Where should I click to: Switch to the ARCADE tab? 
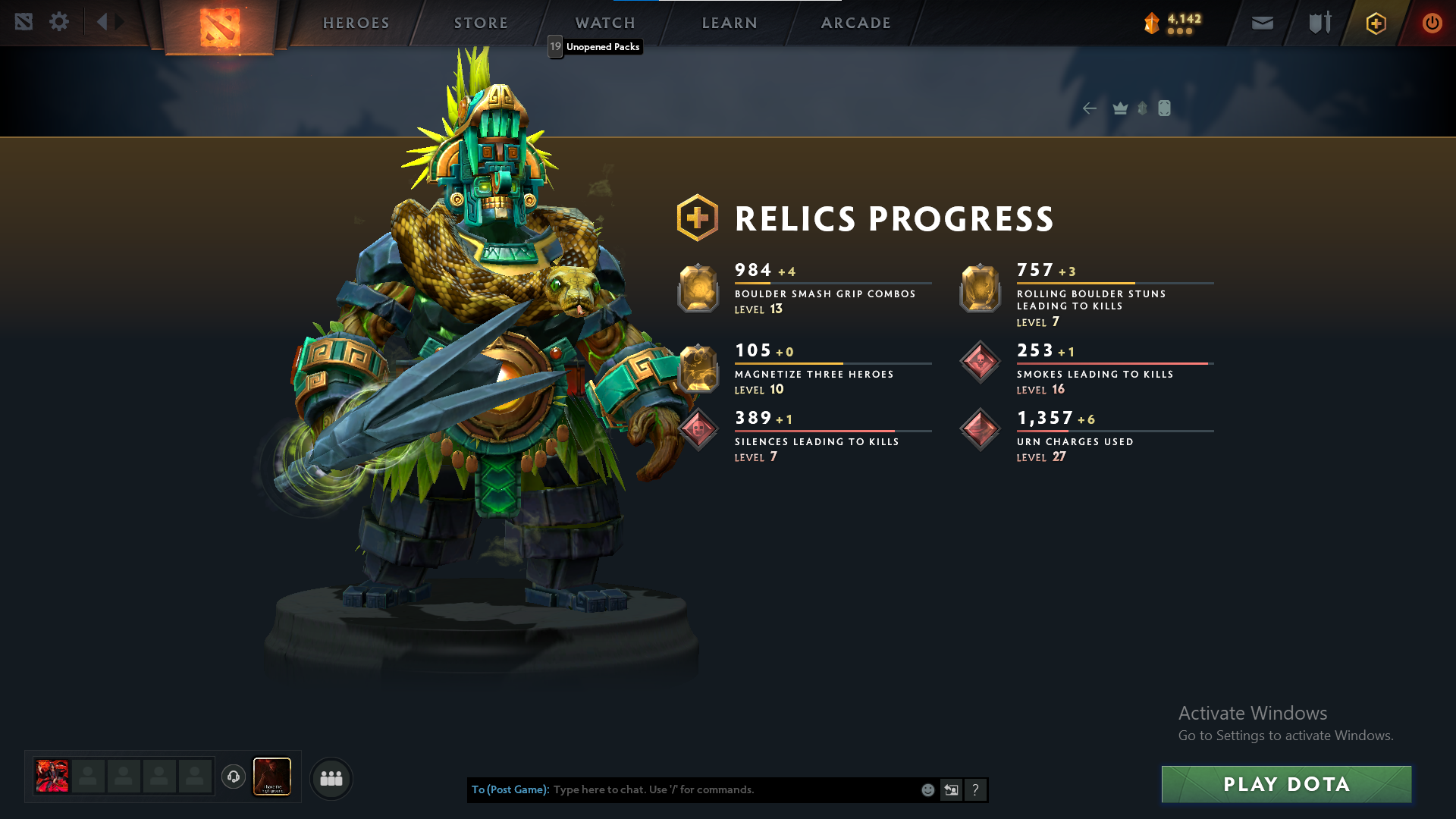[x=855, y=23]
